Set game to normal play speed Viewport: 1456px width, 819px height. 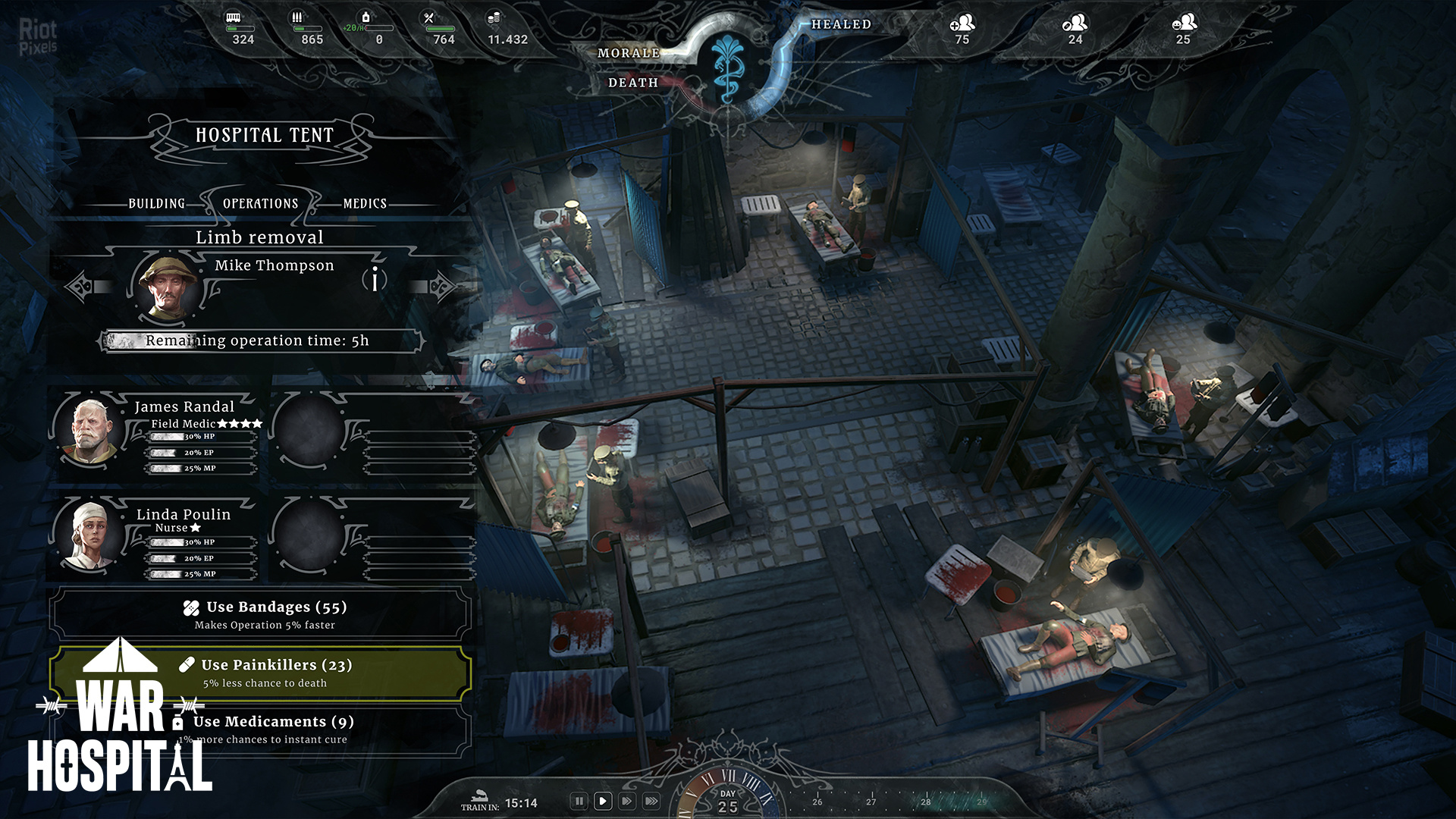point(603,801)
